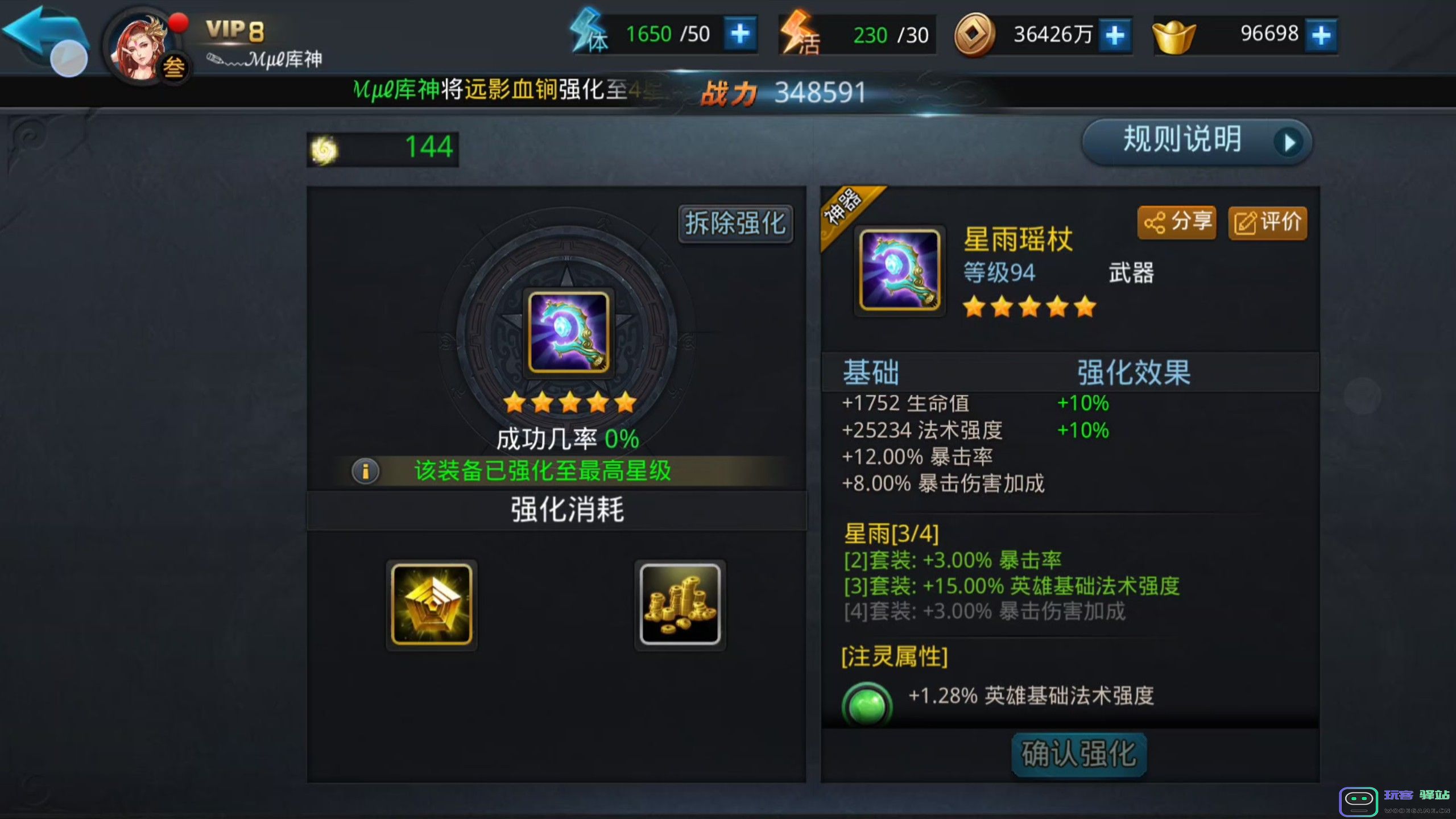
Task: Open the stamina recharge with the blue plus icon
Action: pos(739,34)
